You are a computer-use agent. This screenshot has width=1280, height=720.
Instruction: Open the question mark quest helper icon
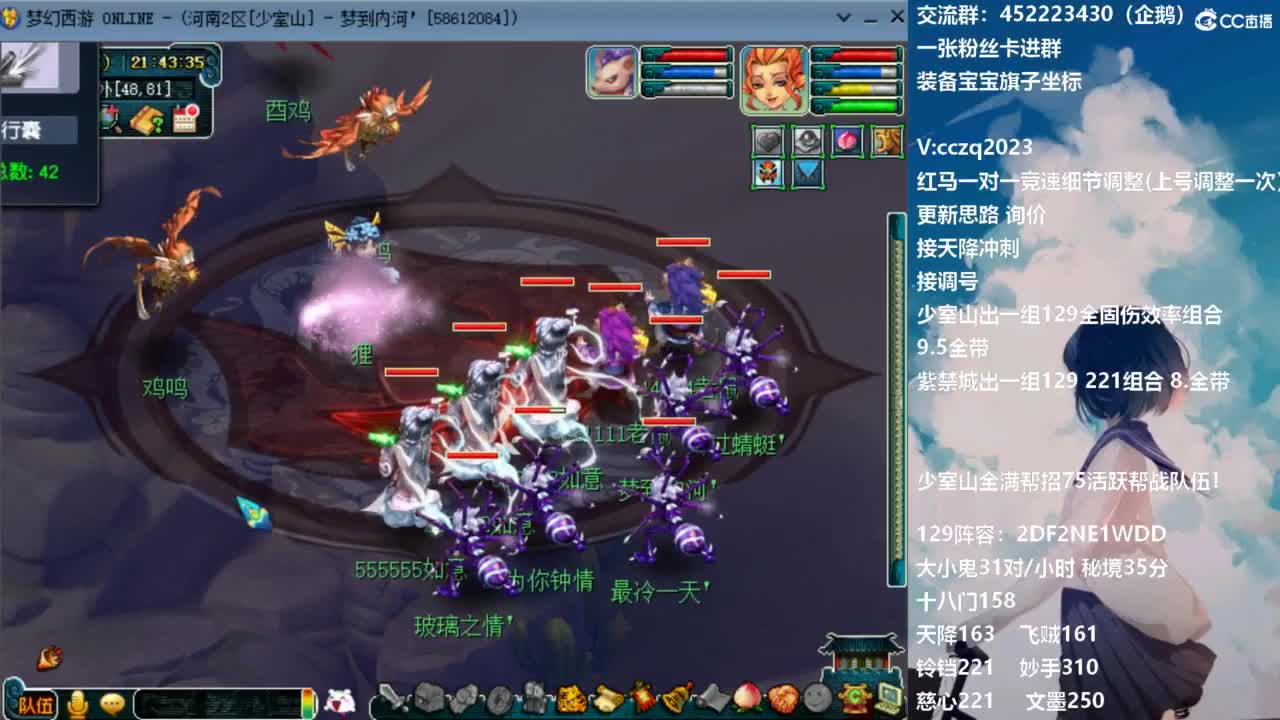144,120
